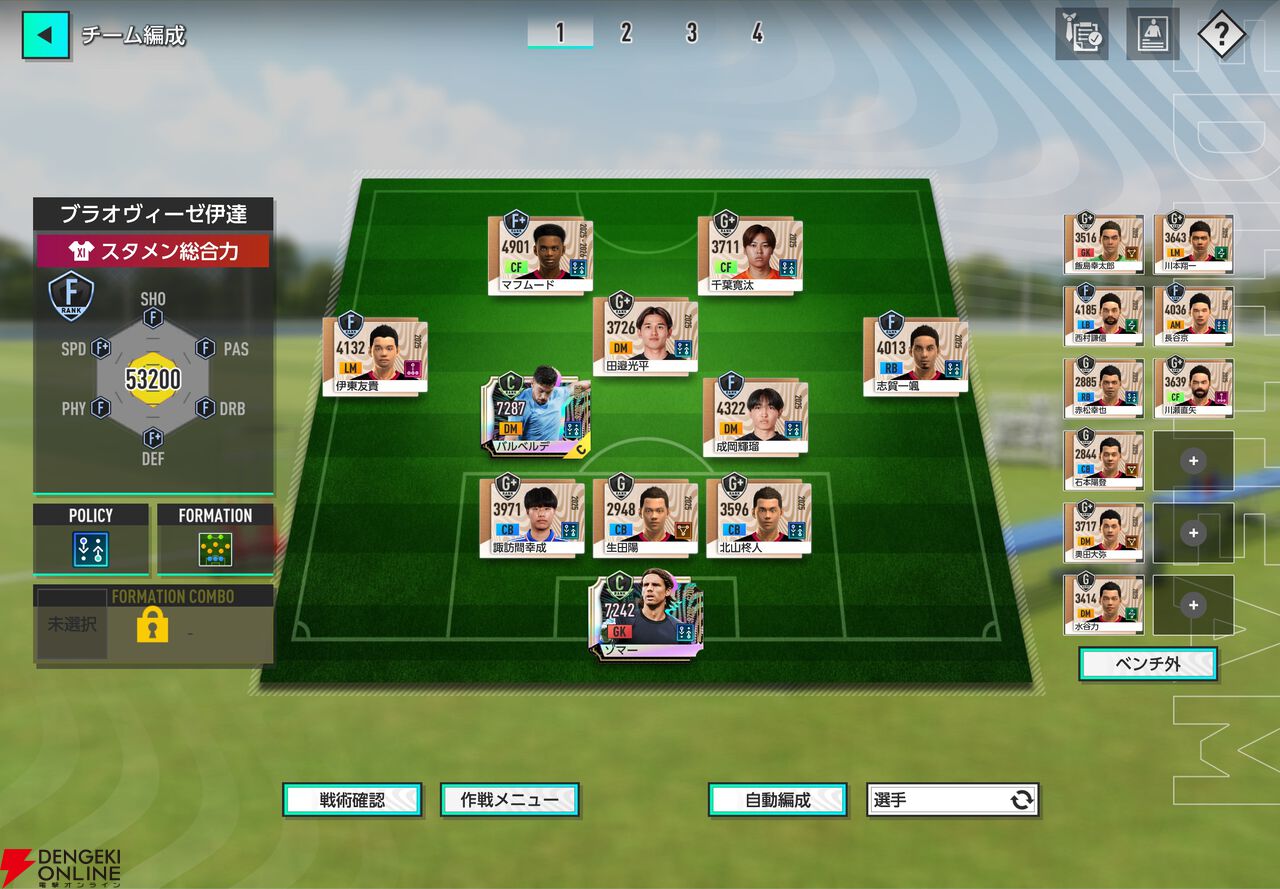The image size is (1280, 889).
Task: Click the locked FORMATION COMBO slot
Action: pos(153,626)
